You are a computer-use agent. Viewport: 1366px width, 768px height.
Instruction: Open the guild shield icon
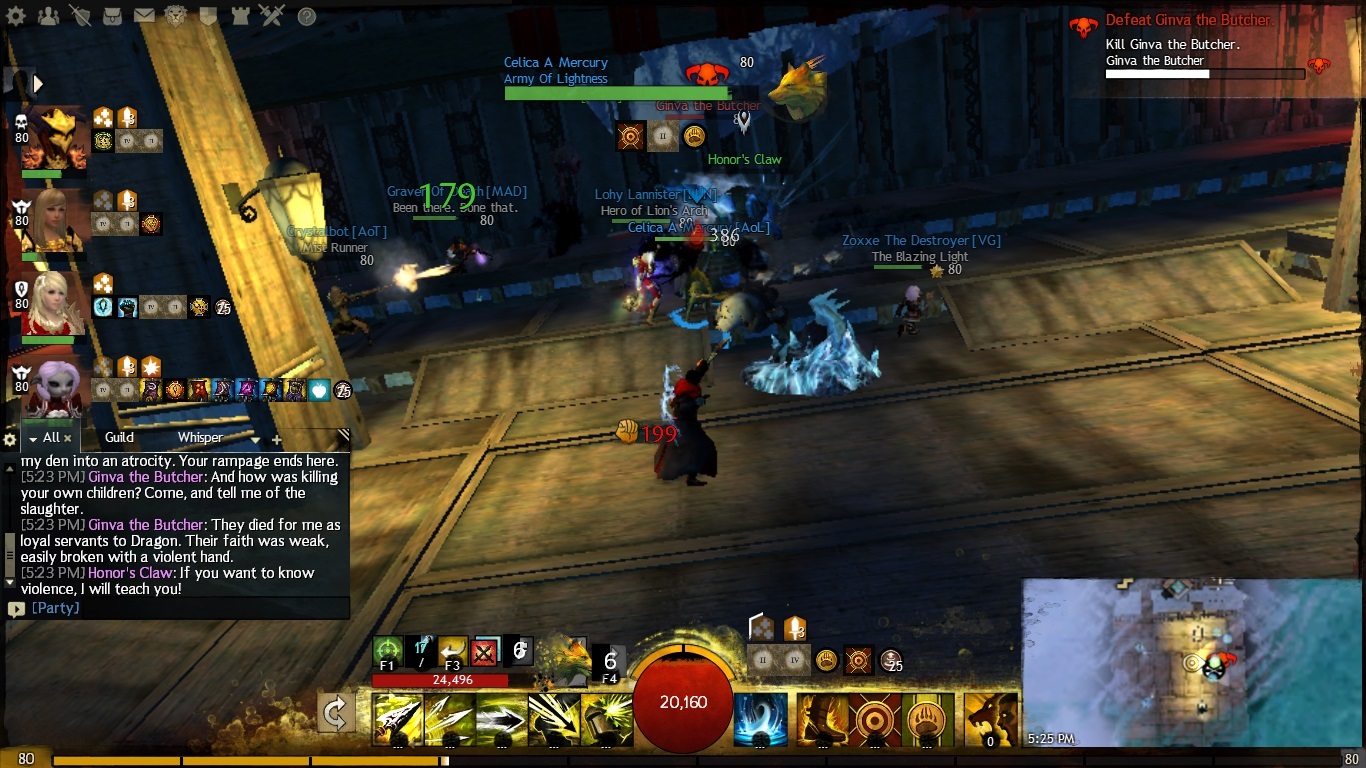coord(208,16)
